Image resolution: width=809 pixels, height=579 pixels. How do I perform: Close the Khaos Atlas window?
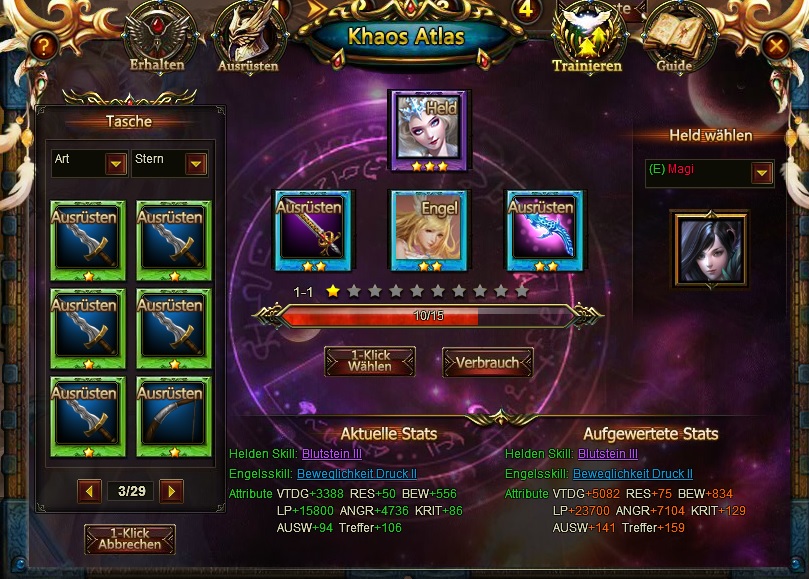(x=775, y=45)
